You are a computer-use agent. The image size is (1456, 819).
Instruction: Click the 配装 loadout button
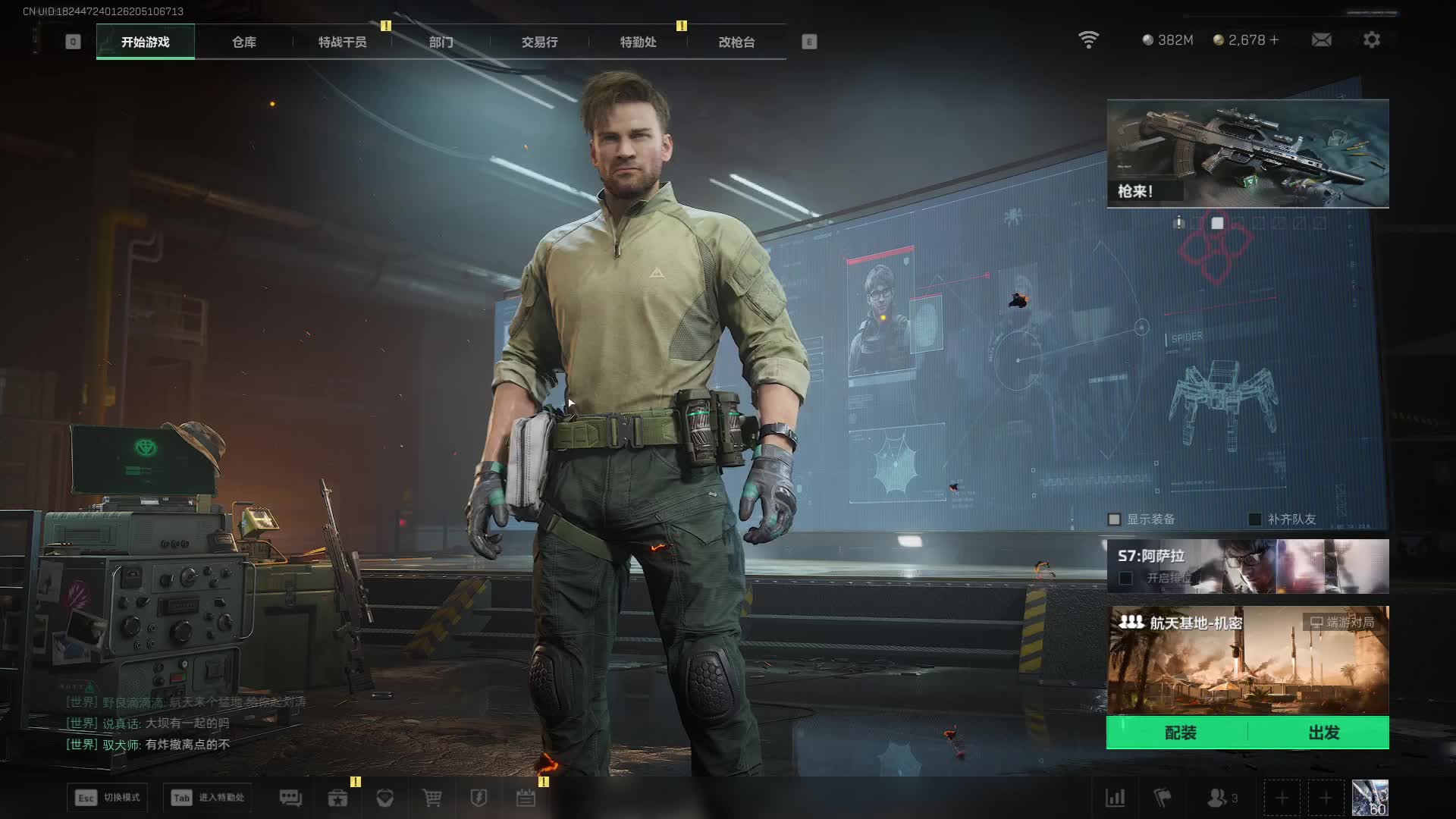tap(1180, 733)
